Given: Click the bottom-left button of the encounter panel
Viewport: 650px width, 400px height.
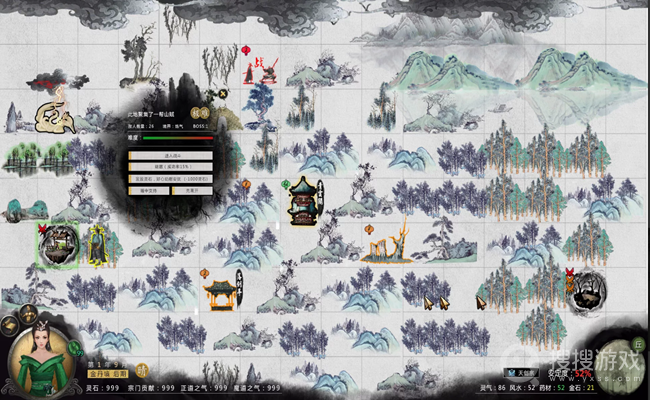Looking at the screenshot, I should [x=149, y=189].
